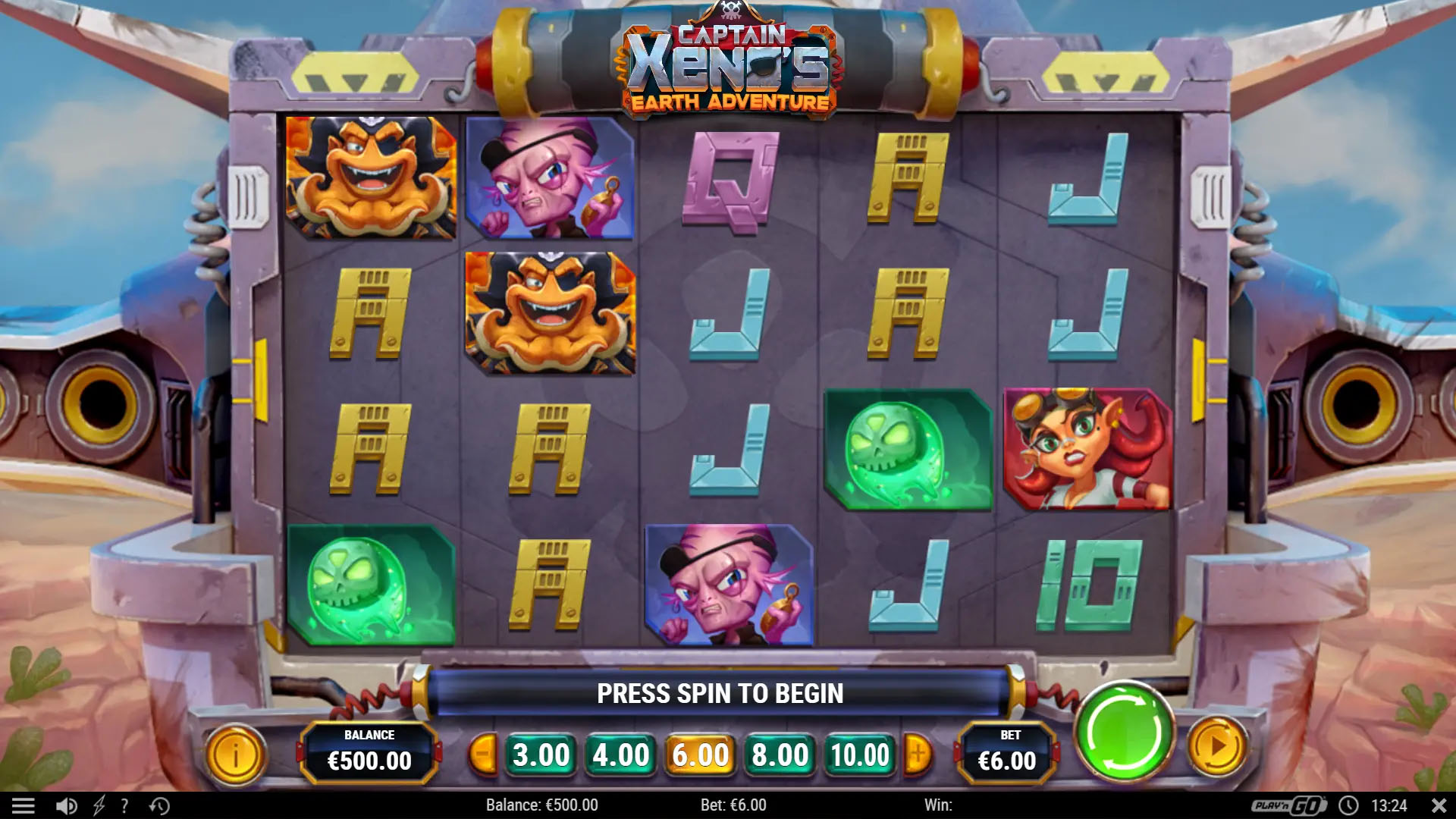This screenshot has height=819, width=1456.
Task: Open the hamburger menu
Action: [23, 805]
